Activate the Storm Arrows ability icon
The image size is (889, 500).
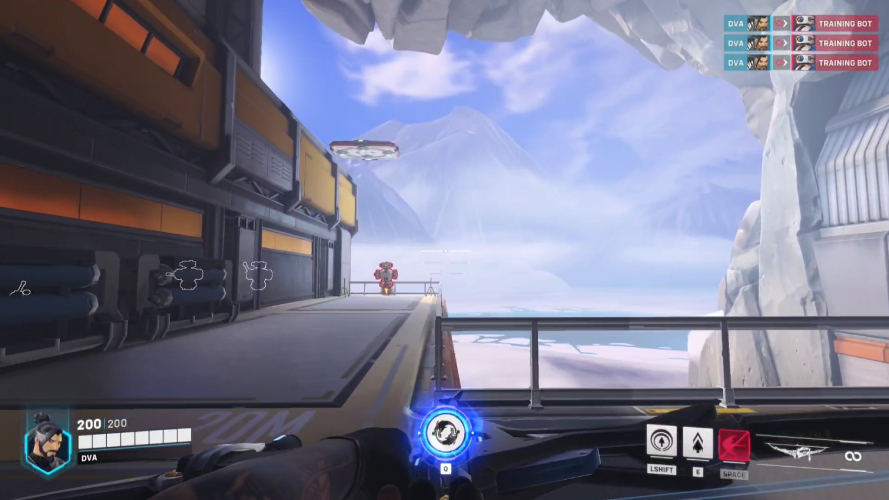click(697, 441)
